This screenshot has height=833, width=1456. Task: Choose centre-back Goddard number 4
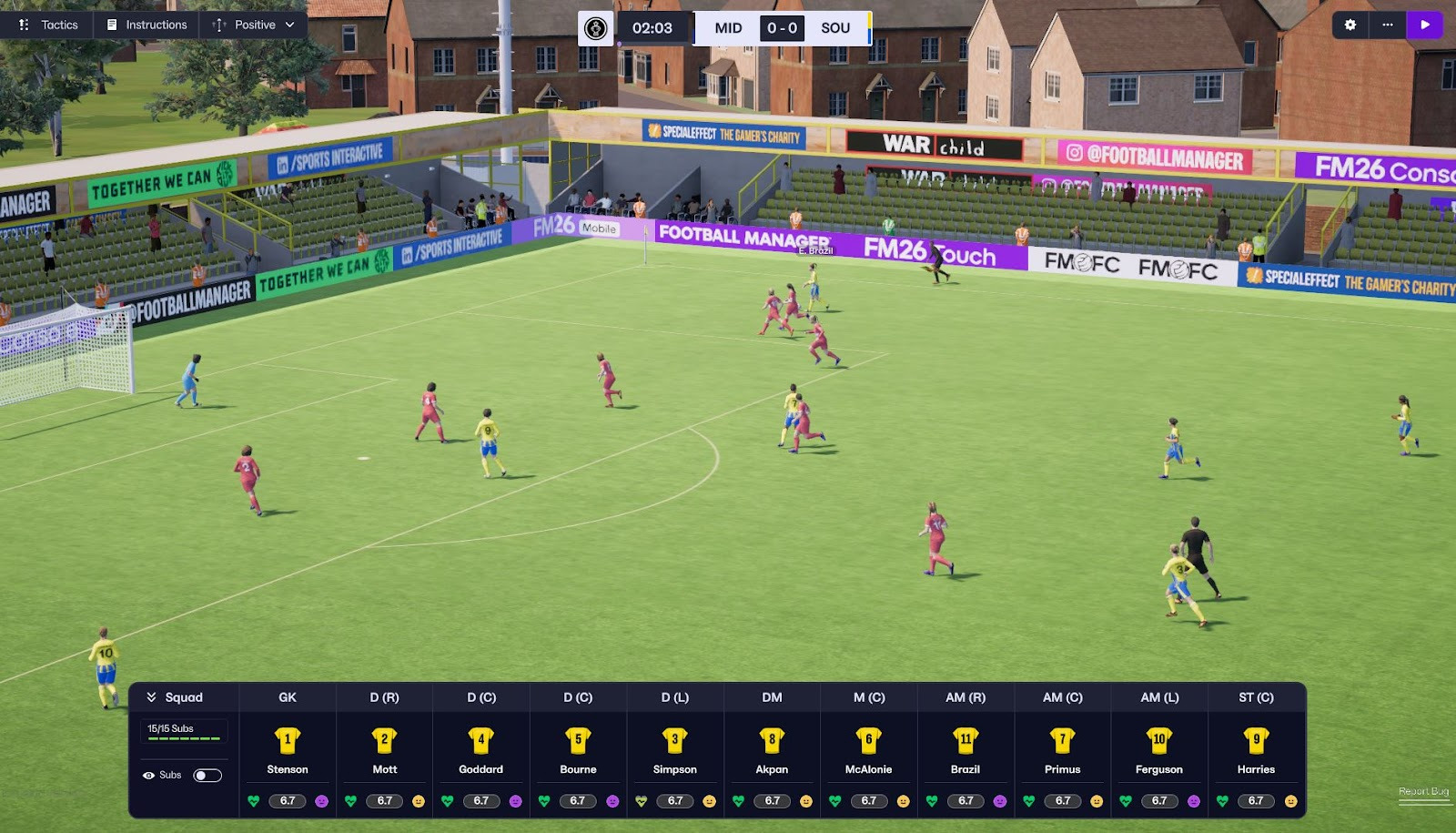click(481, 740)
